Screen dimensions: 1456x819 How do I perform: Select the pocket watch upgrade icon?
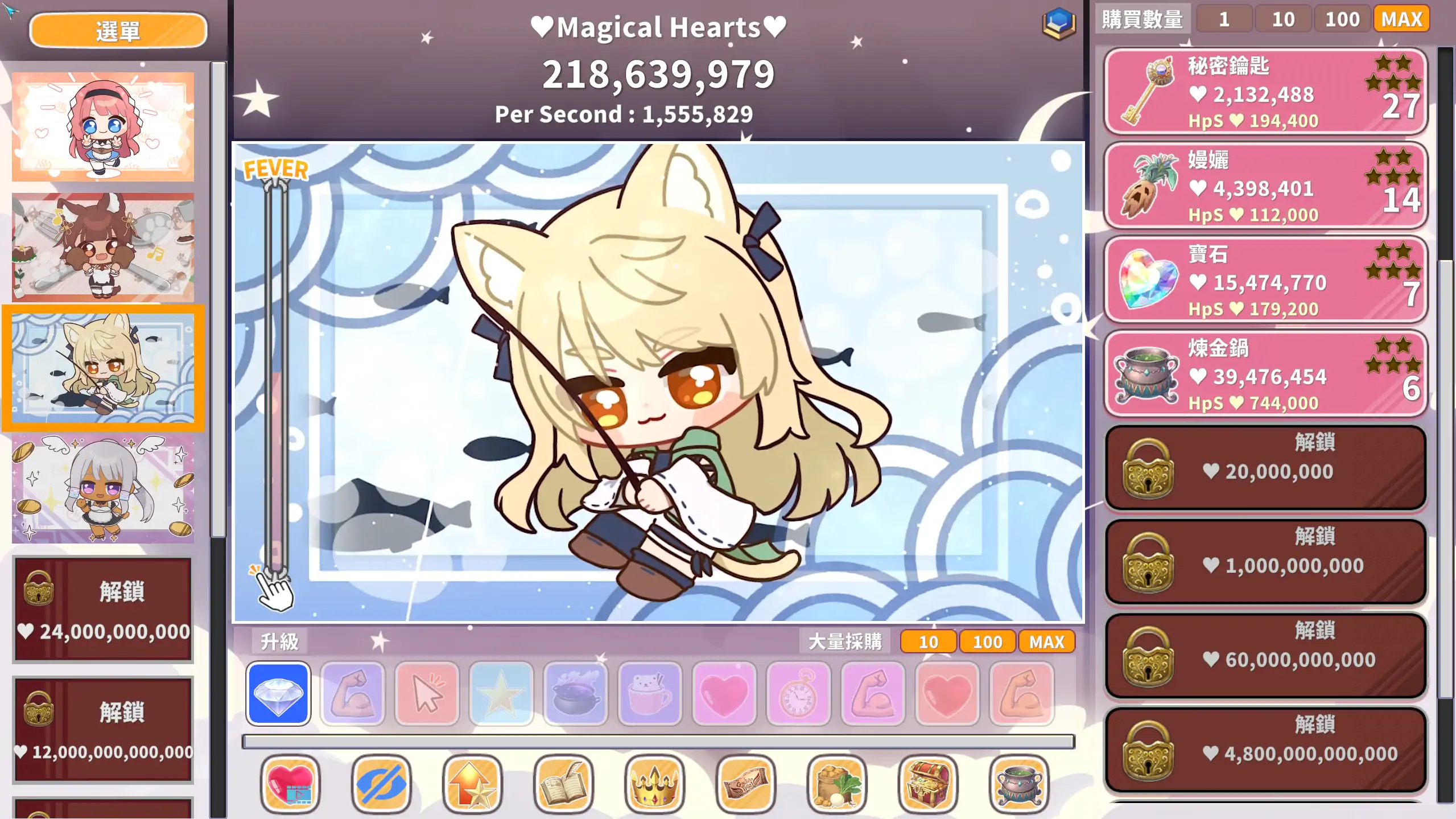798,694
